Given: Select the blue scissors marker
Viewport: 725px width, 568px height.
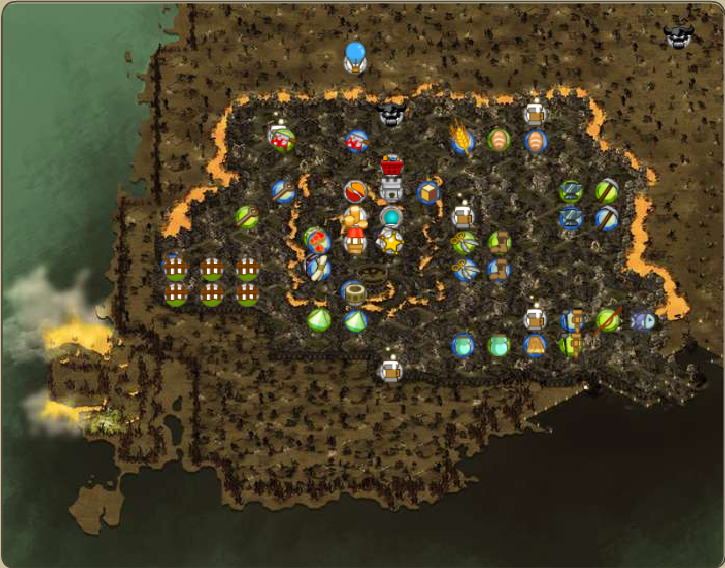Looking at the screenshot, I should 464,268.
